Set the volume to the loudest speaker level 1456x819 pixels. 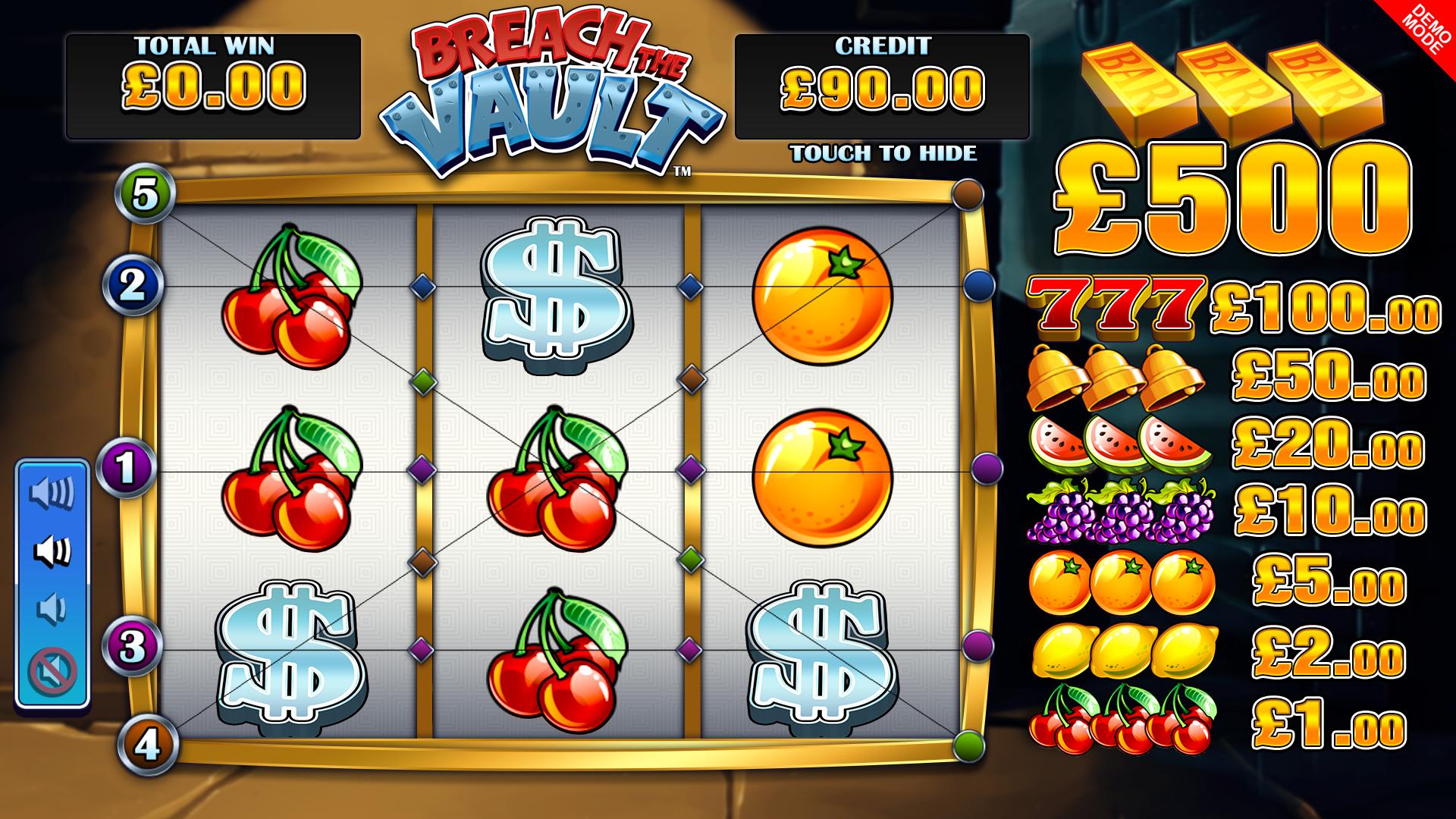coord(52,493)
